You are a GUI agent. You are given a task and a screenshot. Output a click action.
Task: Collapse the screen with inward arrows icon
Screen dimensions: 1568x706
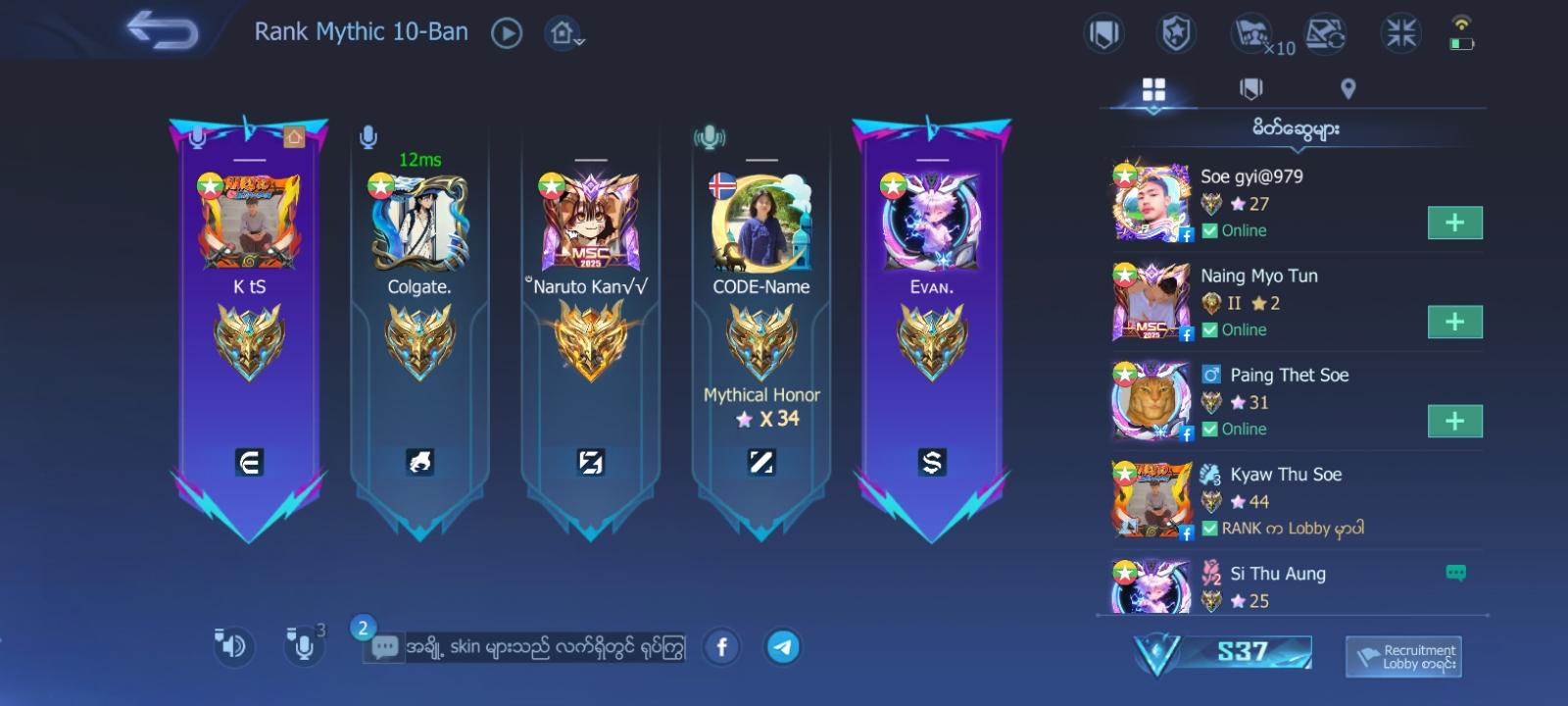coord(1399,31)
